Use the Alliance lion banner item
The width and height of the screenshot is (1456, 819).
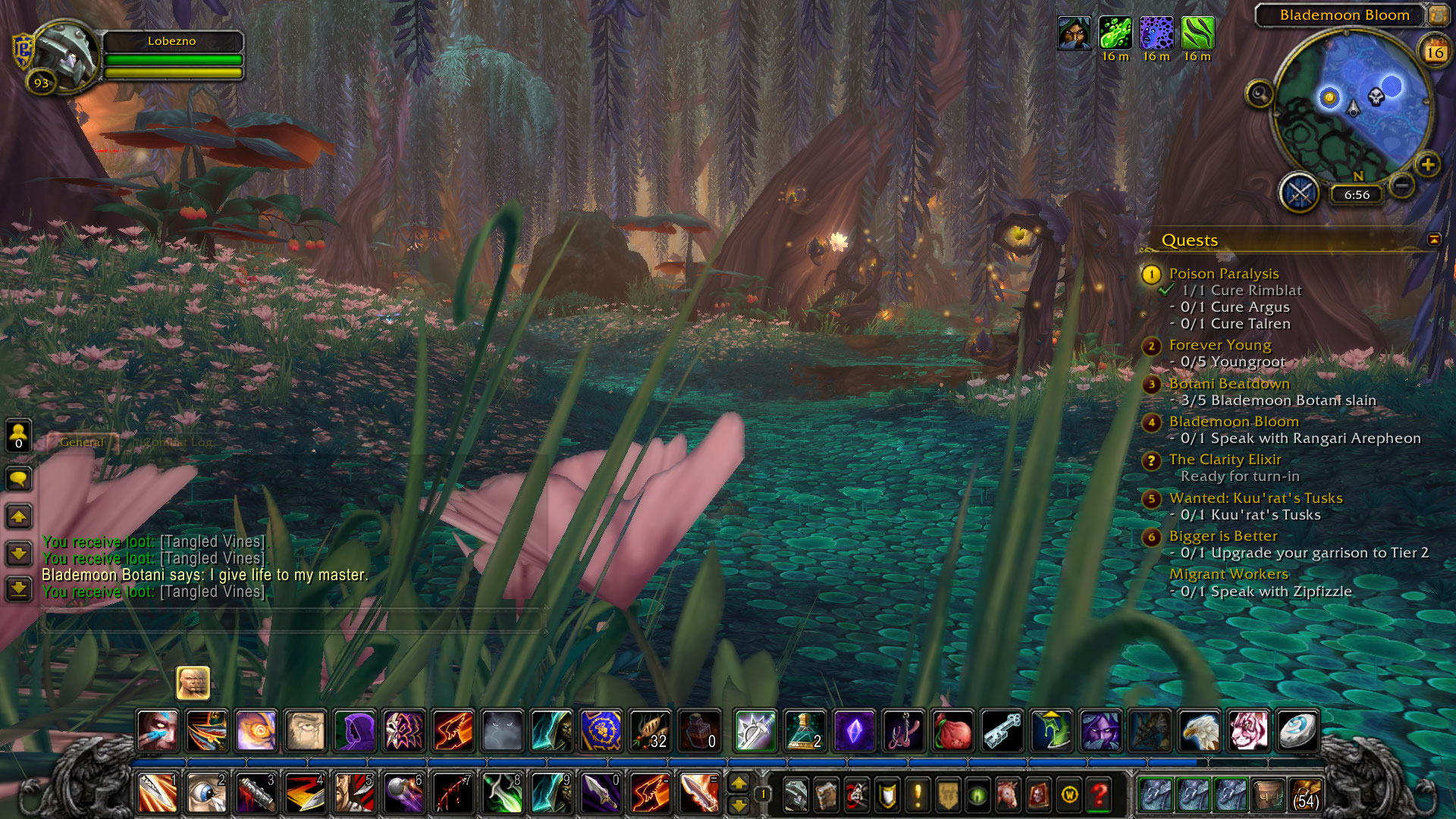(x=601, y=731)
